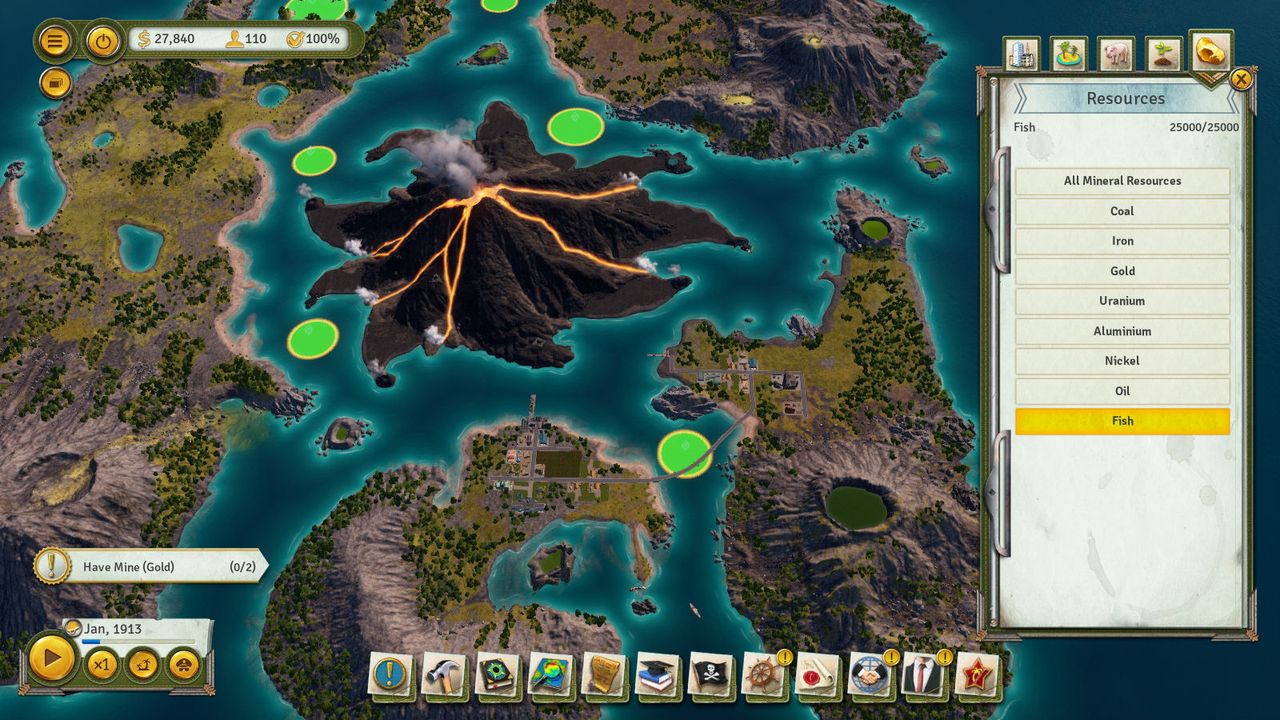Open the pig livestock overlay tab
This screenshot has width=1280, height=720.
tap(1116, 54)
